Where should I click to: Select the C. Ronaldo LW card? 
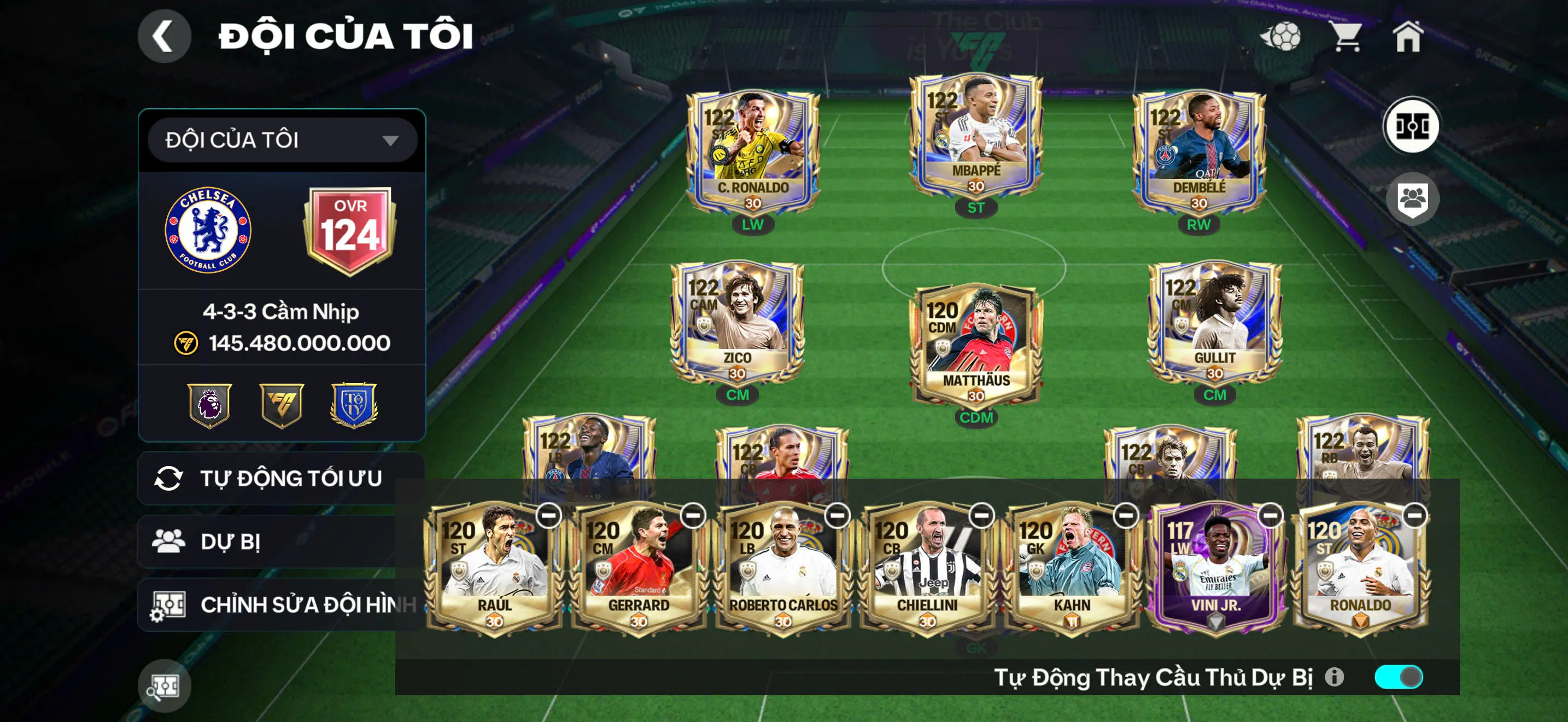752,152
